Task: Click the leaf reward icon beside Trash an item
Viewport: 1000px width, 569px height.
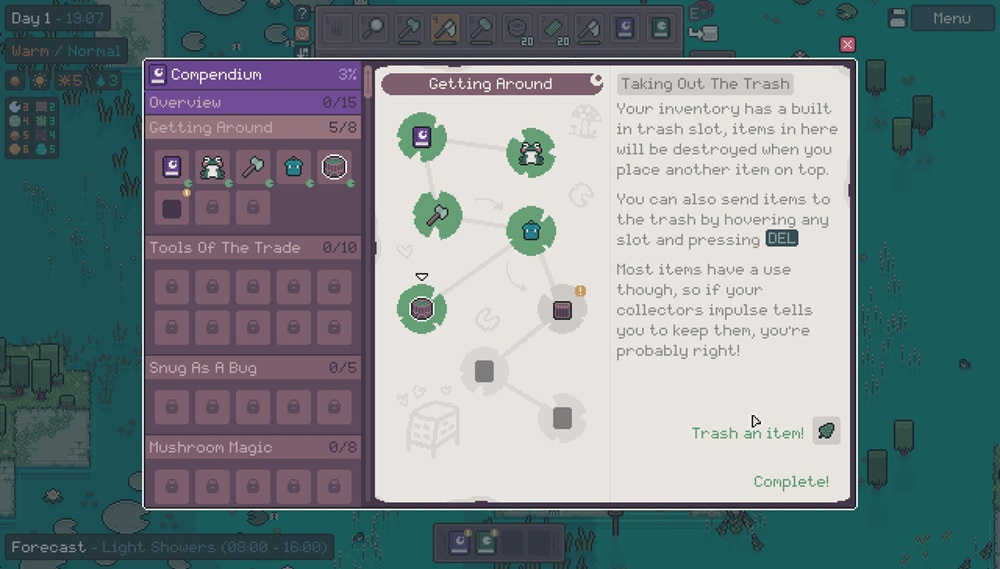Action: [x=826, y=431]
